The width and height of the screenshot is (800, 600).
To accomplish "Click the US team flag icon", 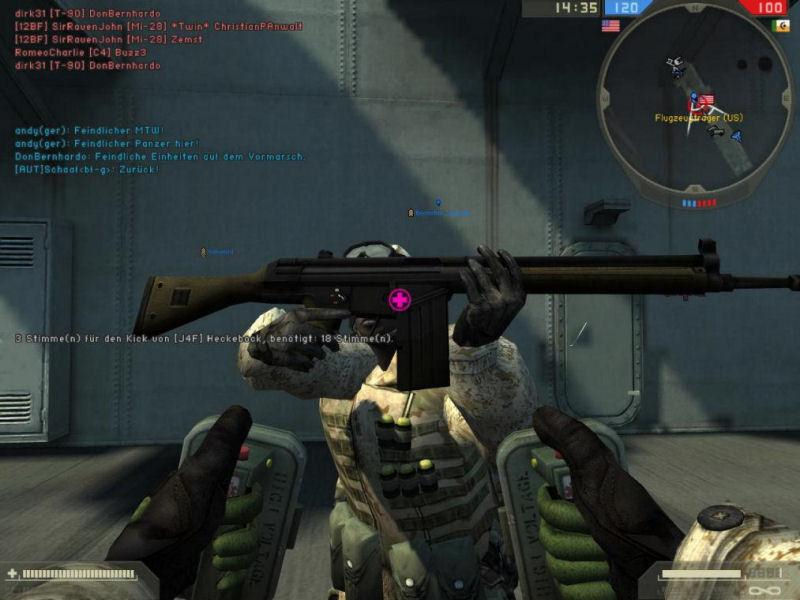I will pyautogui.click(x=610, y=26).
